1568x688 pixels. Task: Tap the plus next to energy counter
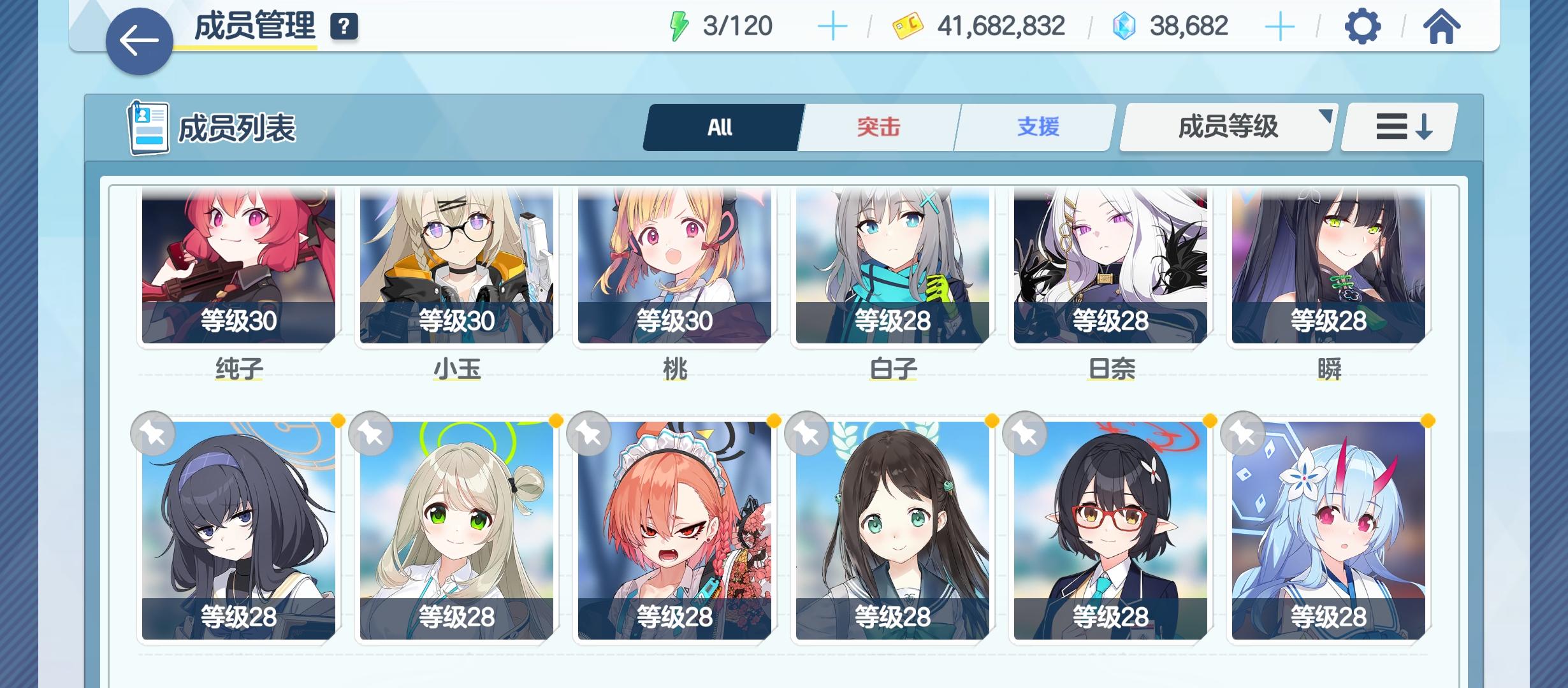pyautogui.click(x=832, y=25)
